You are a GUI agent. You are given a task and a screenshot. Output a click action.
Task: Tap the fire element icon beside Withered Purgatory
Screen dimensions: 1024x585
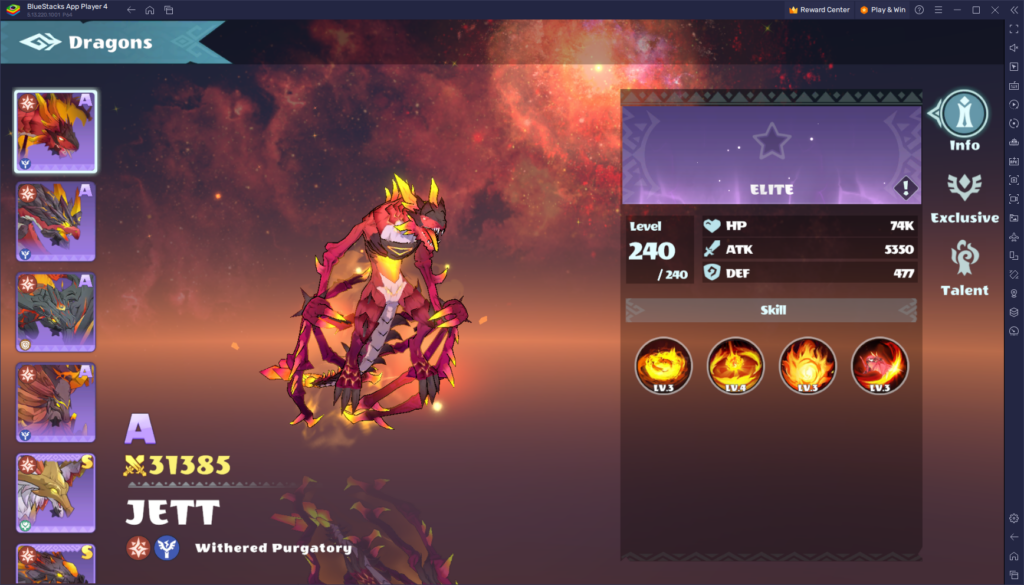pyautogui.click(x=138, y=548)
